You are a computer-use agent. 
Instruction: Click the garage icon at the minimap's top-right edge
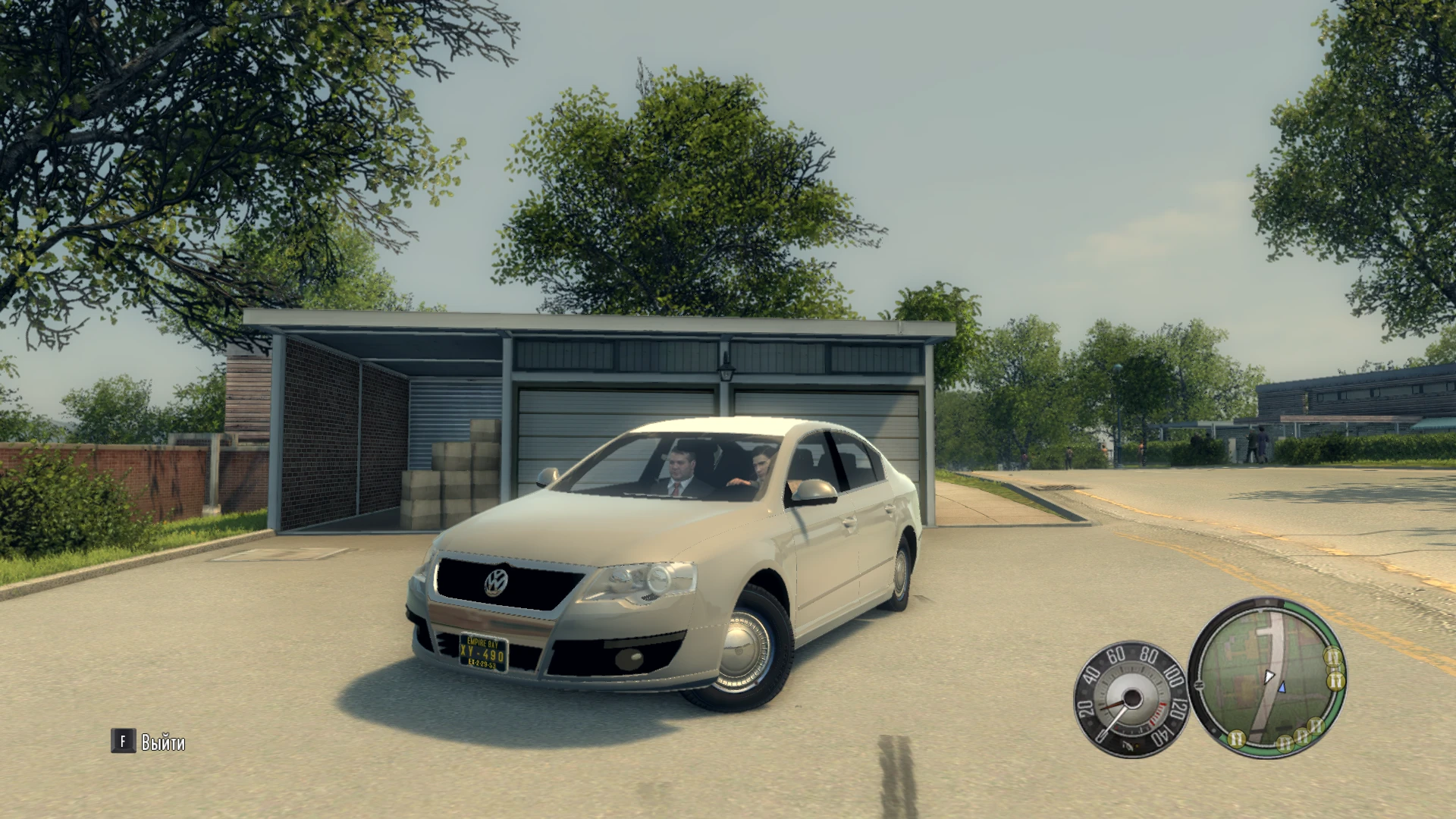(x=1334, y=657)
